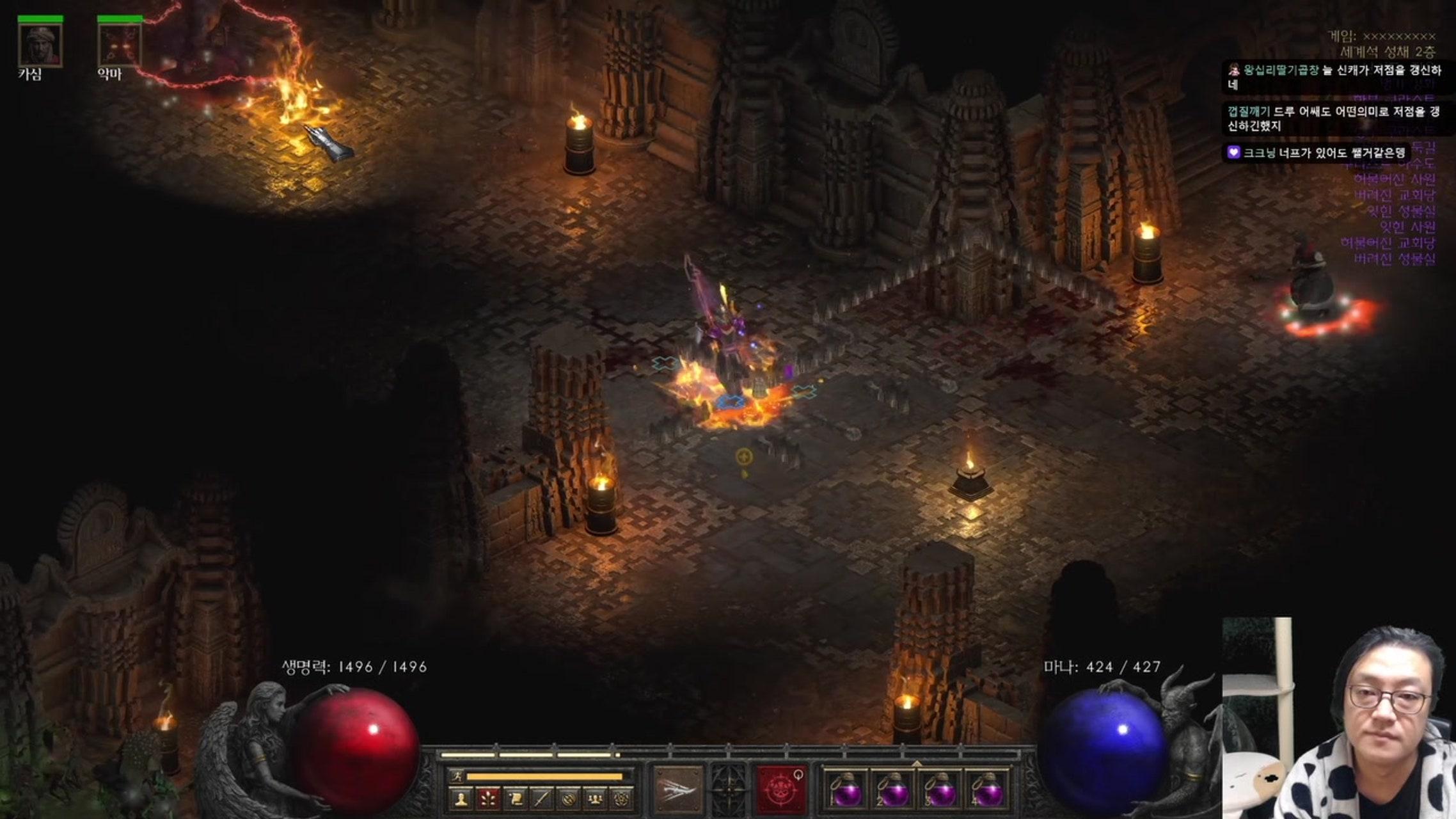Image resolution: width=1456 pixels, height=819 pixels.
Task: Select the left-click claw strike skill
Action: pos(678,788)
